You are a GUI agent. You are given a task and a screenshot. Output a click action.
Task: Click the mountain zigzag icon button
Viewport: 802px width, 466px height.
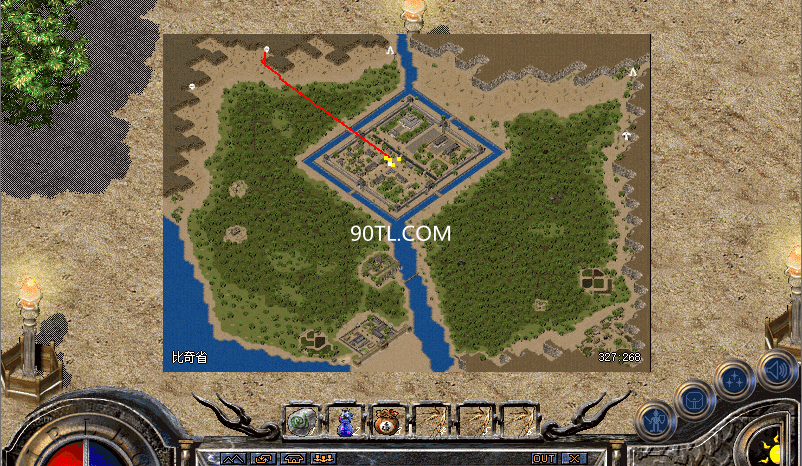point(233,458)
